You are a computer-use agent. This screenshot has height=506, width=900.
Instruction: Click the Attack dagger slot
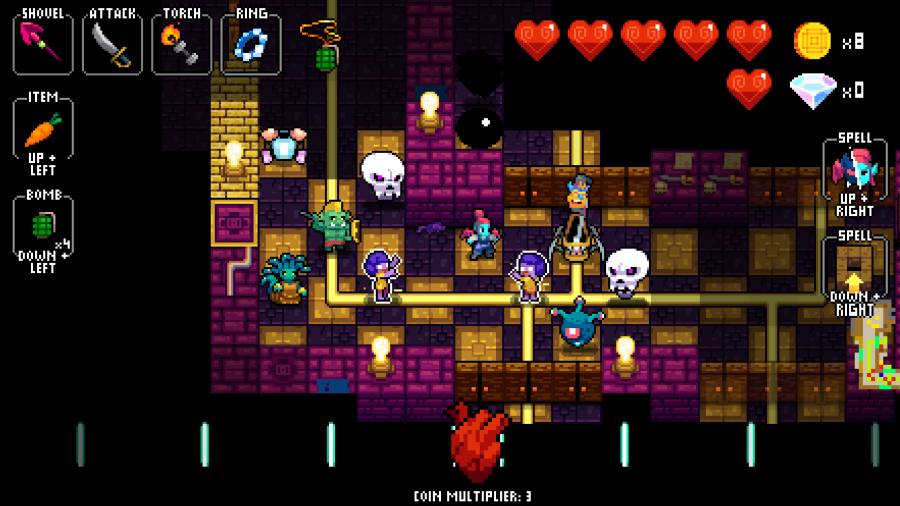[112, 43]
